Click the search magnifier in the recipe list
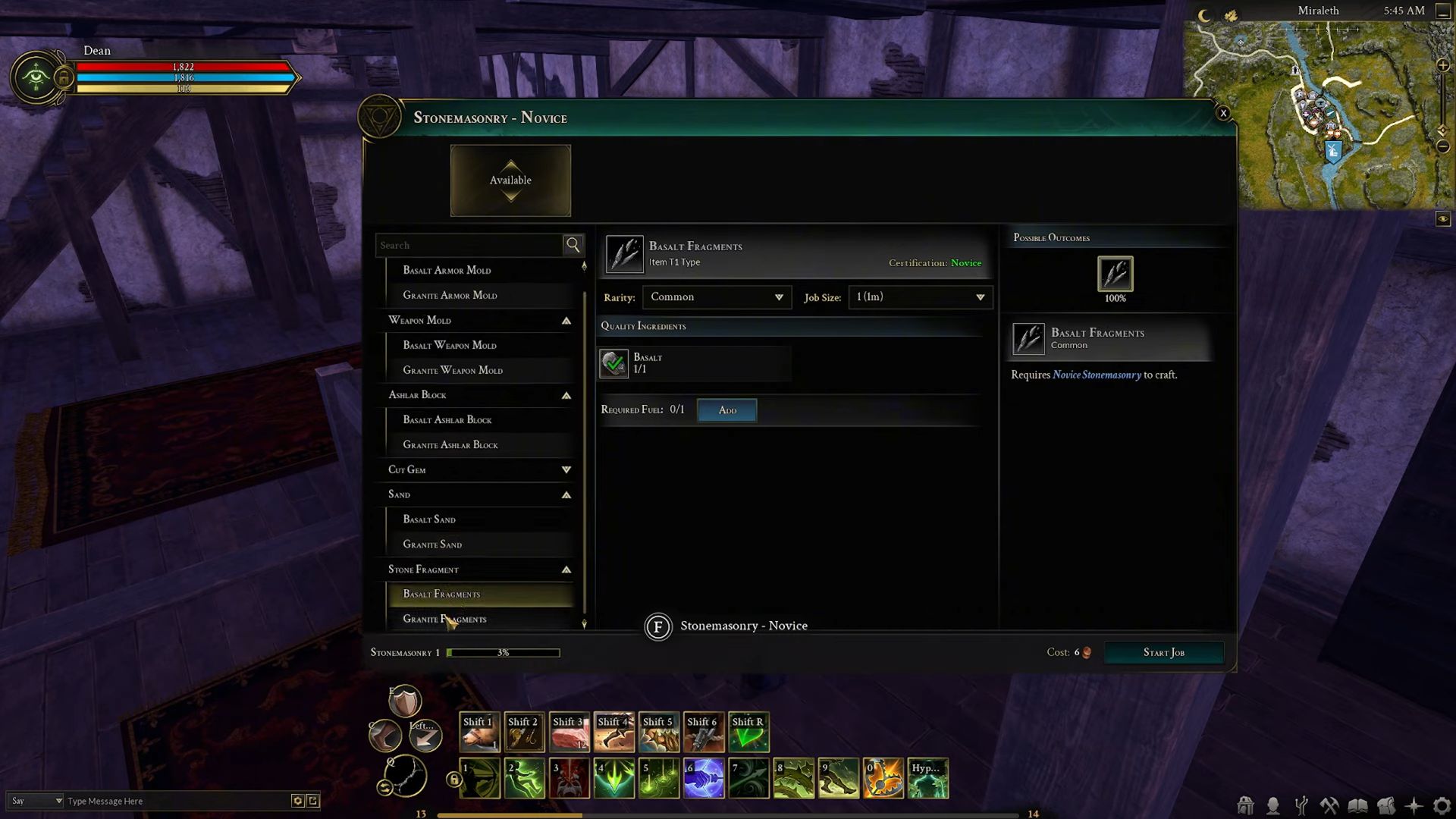The image size is (1456, 819). [573, 245]
